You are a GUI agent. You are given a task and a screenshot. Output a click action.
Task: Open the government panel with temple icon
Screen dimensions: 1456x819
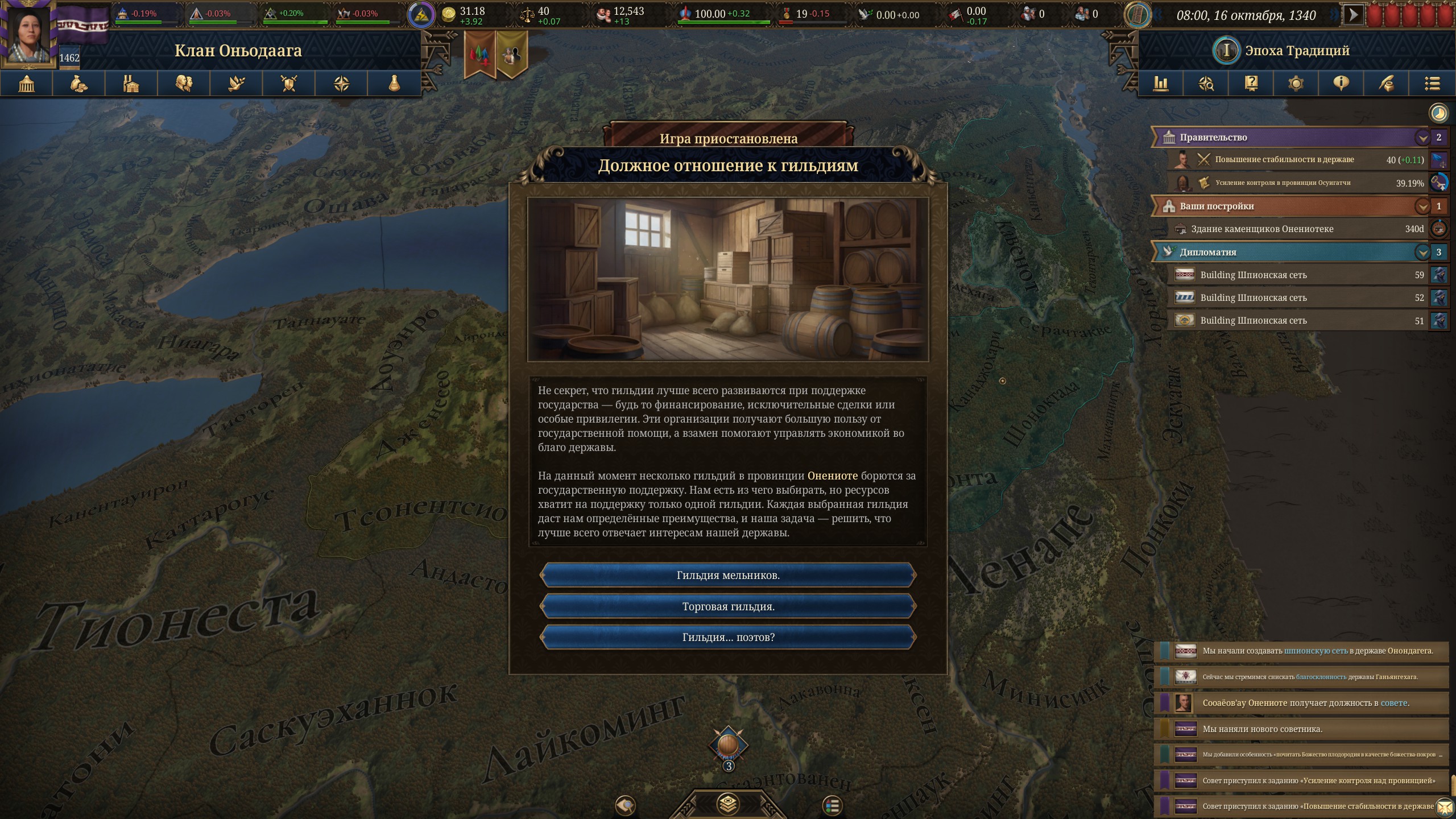(26, 84)
